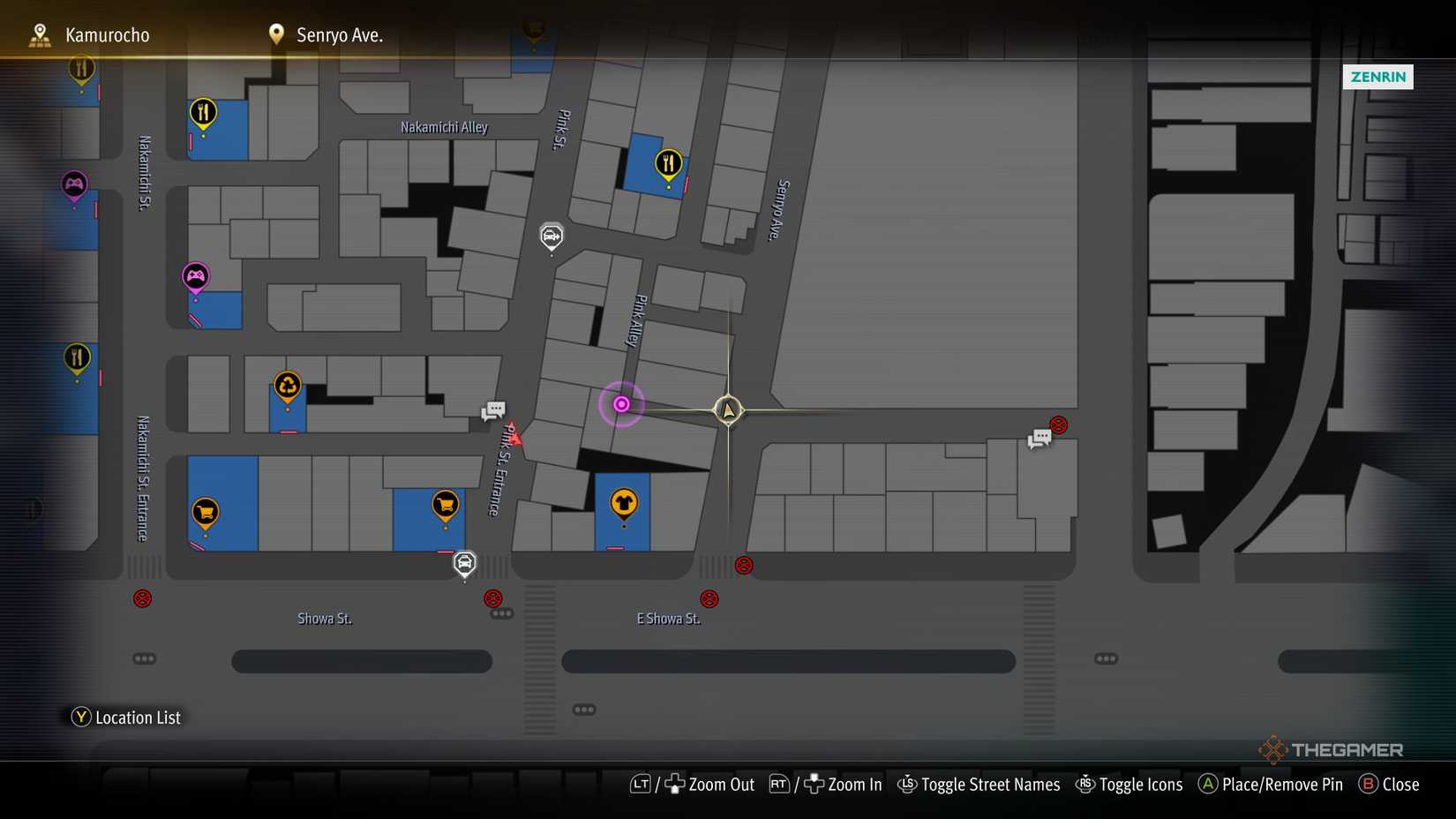Image resolution: width=1456 pixels, height=819 pixels.
Task: Click the Kamurocho district label in the header
Action: [x=107, y=35]
